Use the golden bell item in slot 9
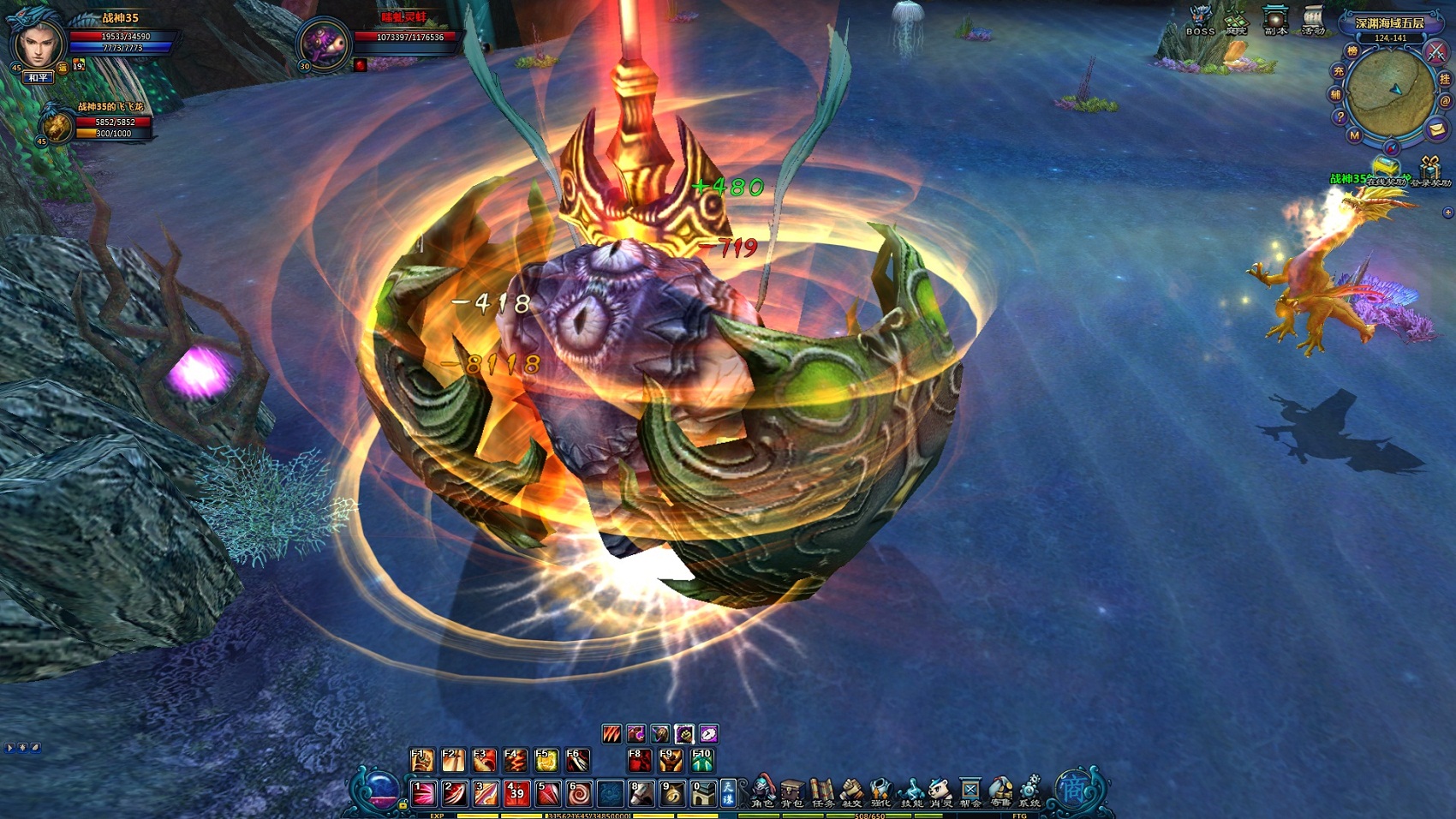This screenshot has width=1456, height=819. click(x=671, y=793)
